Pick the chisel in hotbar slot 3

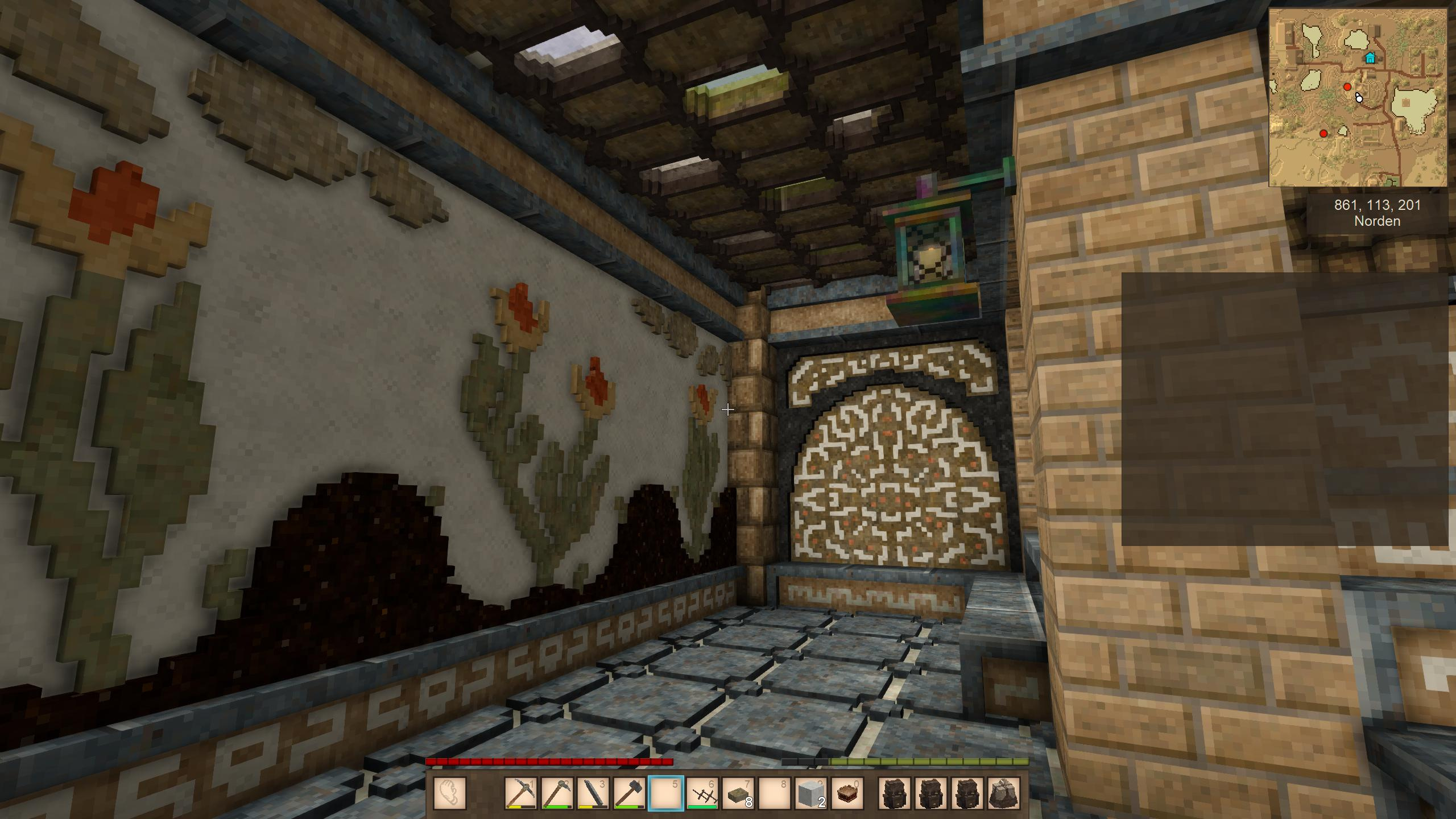(593, 793)
